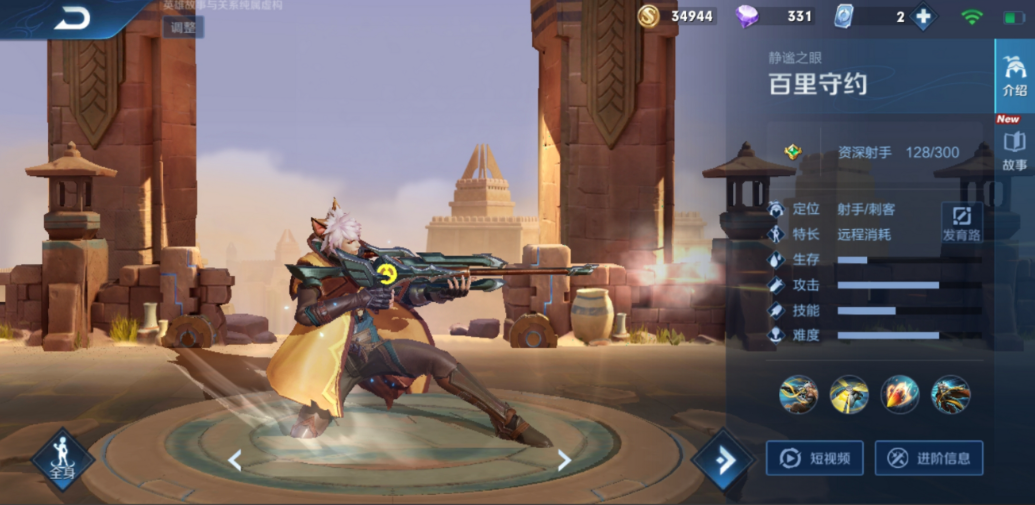Check the 资深射手 proficiency badge
1035x505 pixels.
point(793,152)
